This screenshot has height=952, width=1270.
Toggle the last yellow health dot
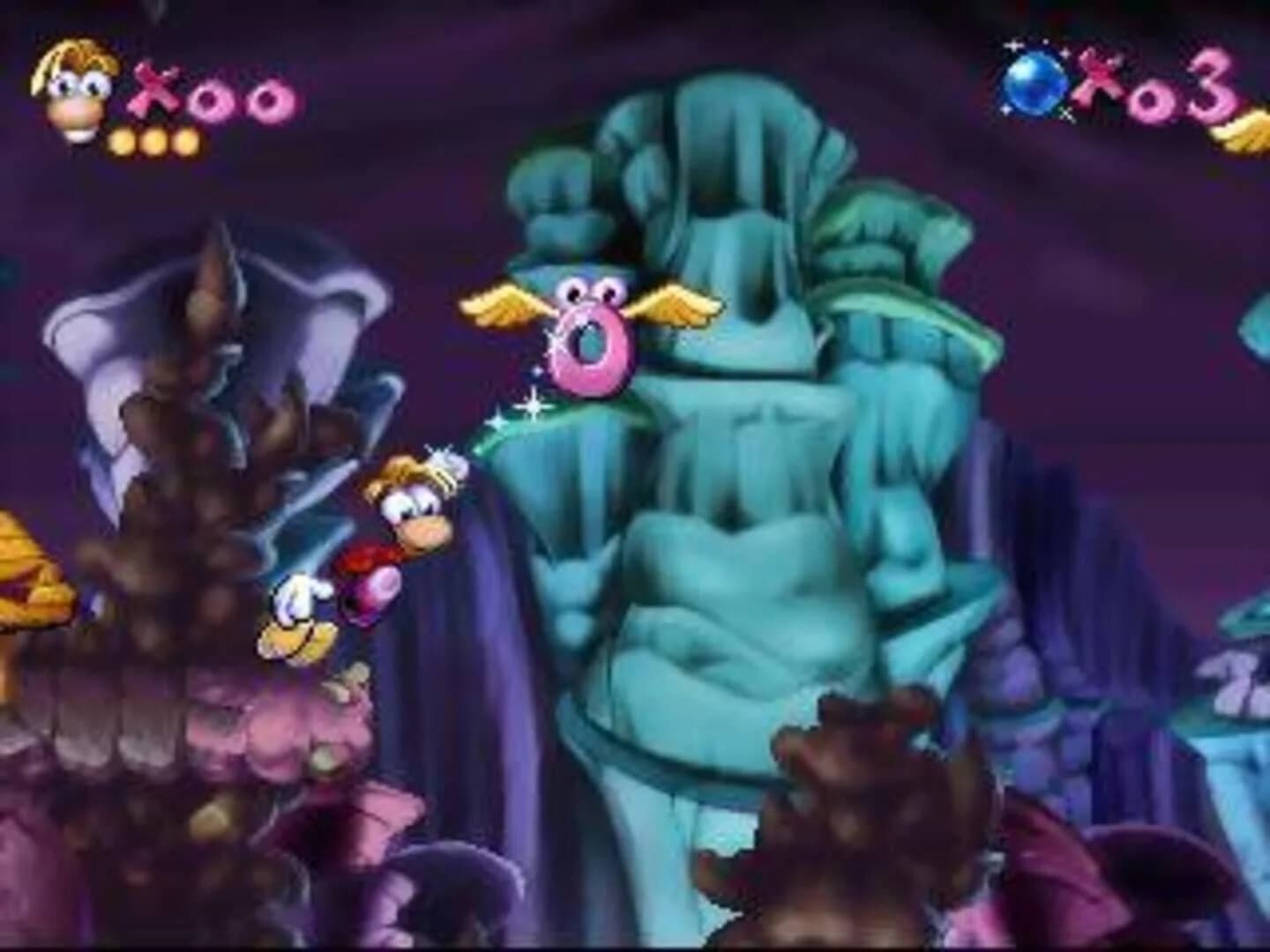pyautogui.click(x=185, y=139)
